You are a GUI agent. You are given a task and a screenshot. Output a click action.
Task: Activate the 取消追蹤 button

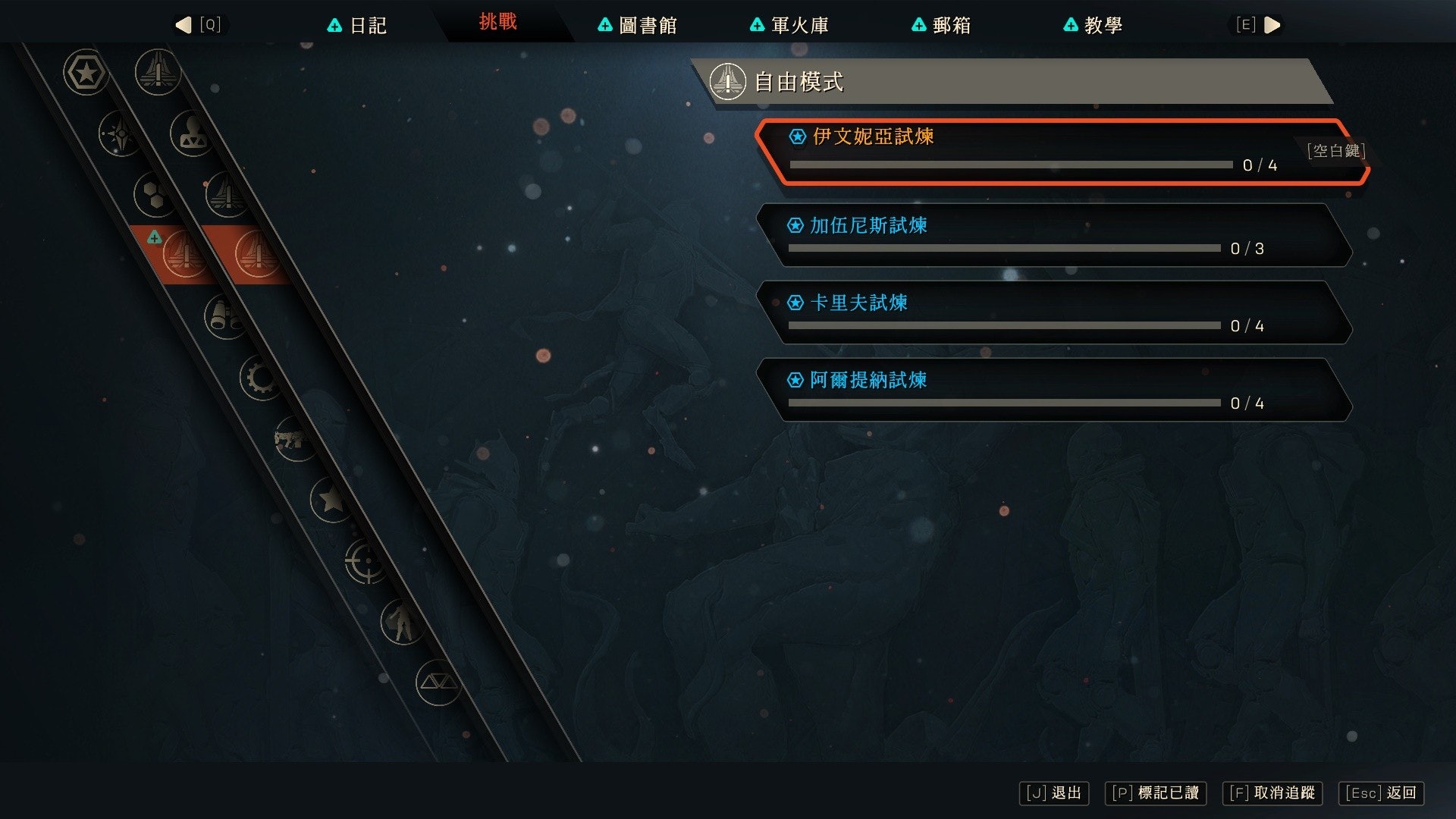pyautogui.click(x=1272, y=793)
